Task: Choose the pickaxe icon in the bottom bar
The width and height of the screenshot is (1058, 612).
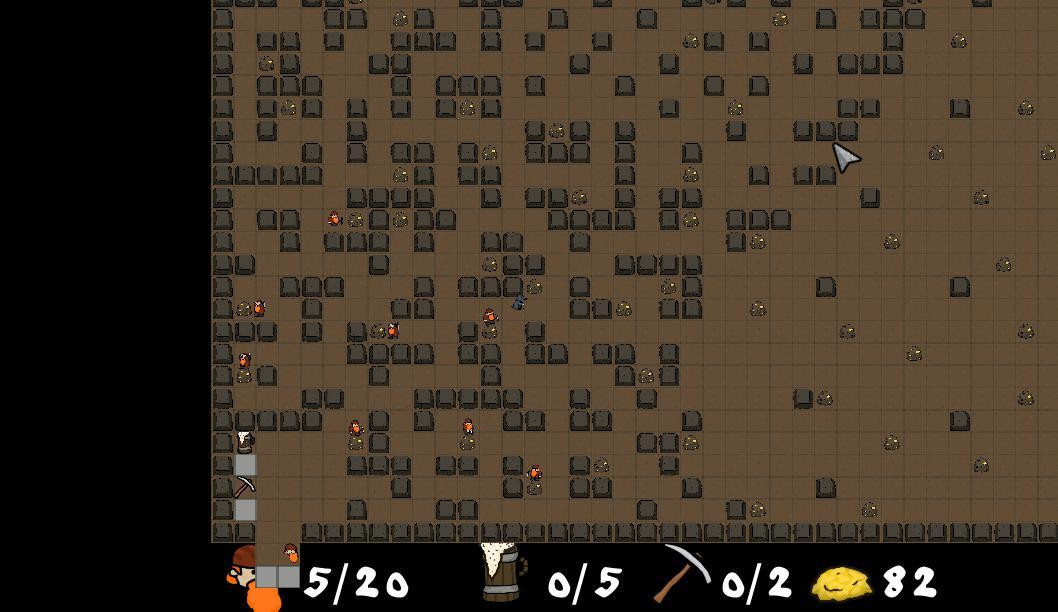Action: coord(683,573)
